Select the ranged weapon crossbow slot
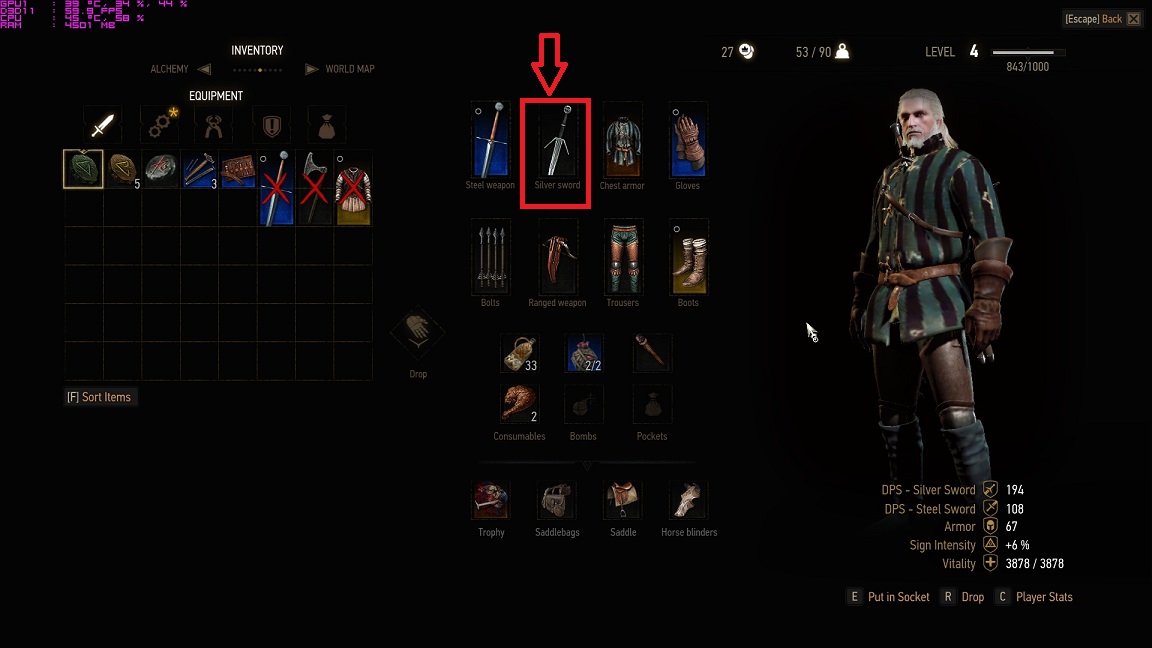This screenshot has width=1152, height=648. point(557,257)
